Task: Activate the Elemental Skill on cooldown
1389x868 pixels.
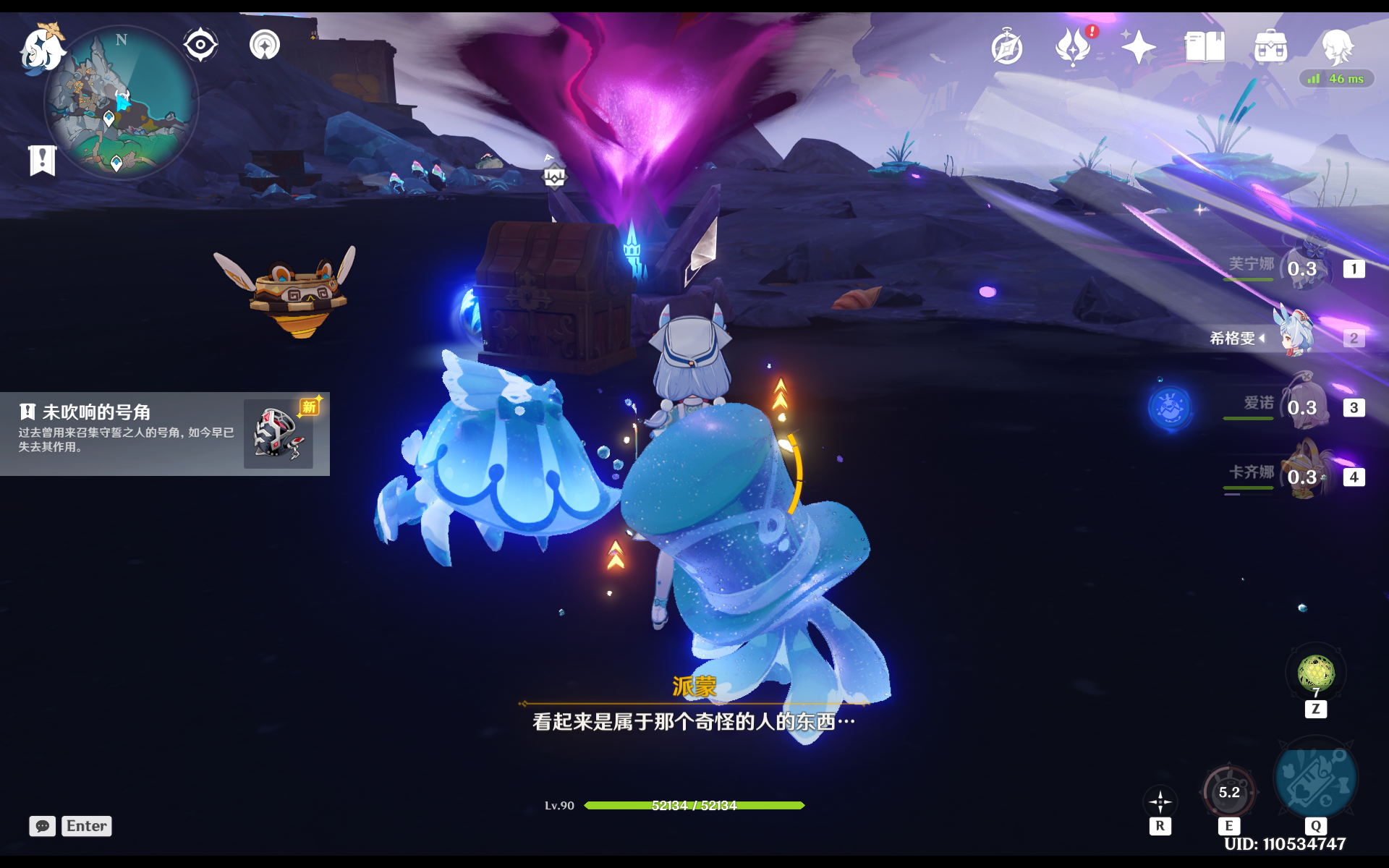Action: pos(1229,793)
